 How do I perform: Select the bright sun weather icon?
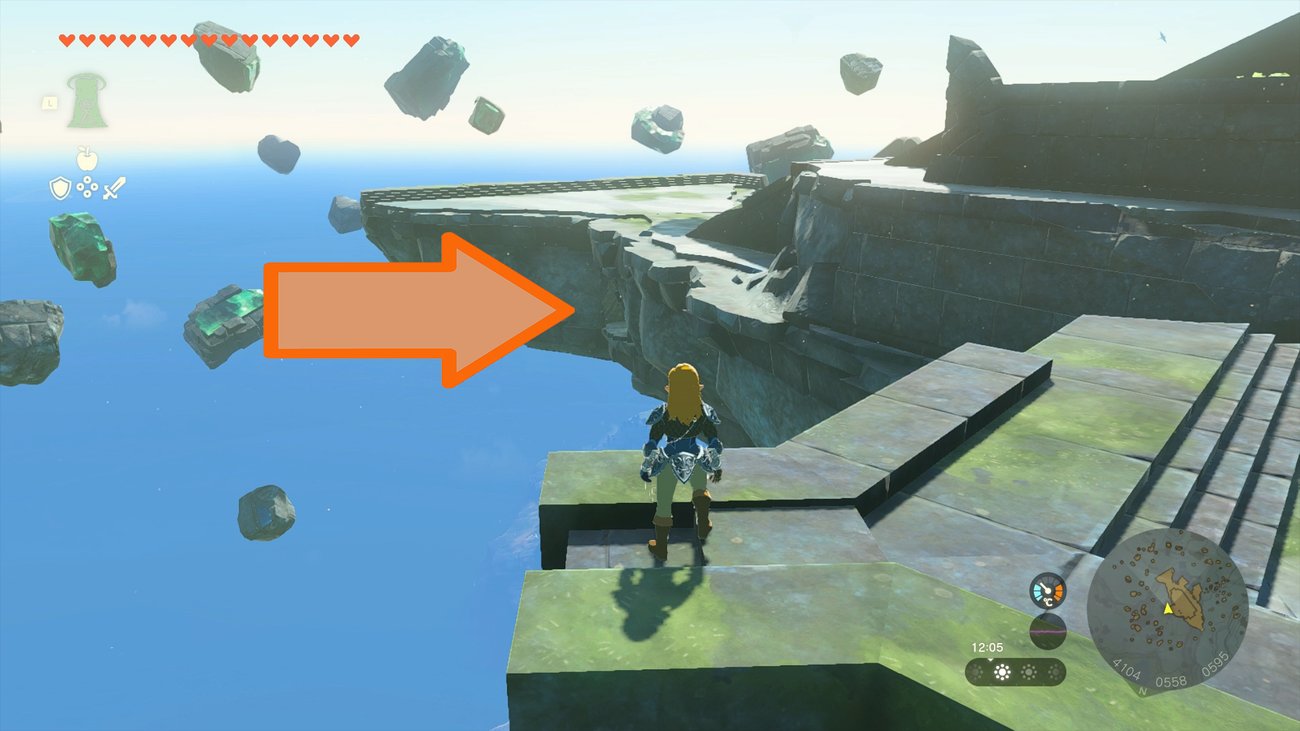[x=1001, y=670]
